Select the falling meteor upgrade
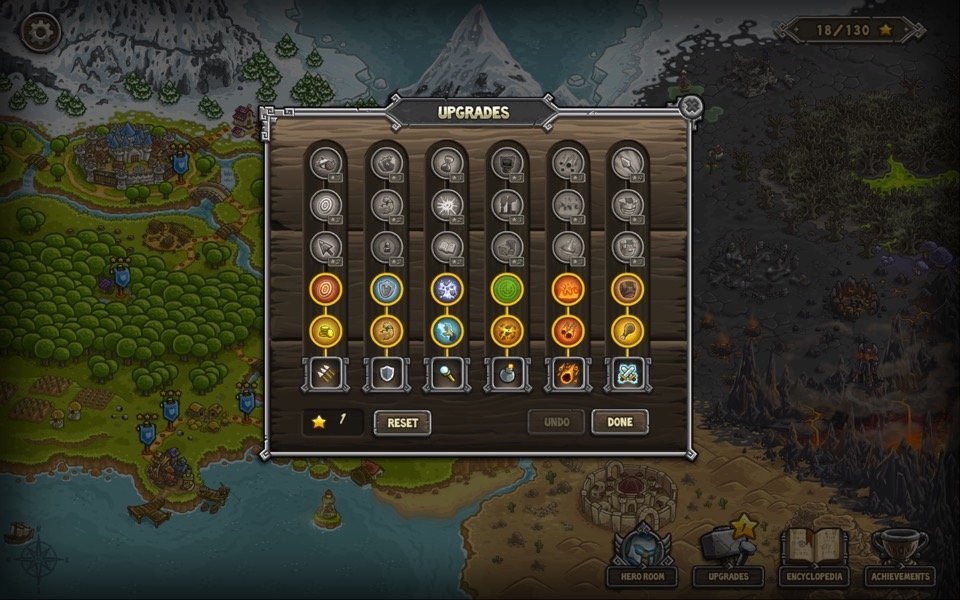Image resolution: width=960 pixels, height=600 pixels. pyautogui.click(x=567, y=331)
